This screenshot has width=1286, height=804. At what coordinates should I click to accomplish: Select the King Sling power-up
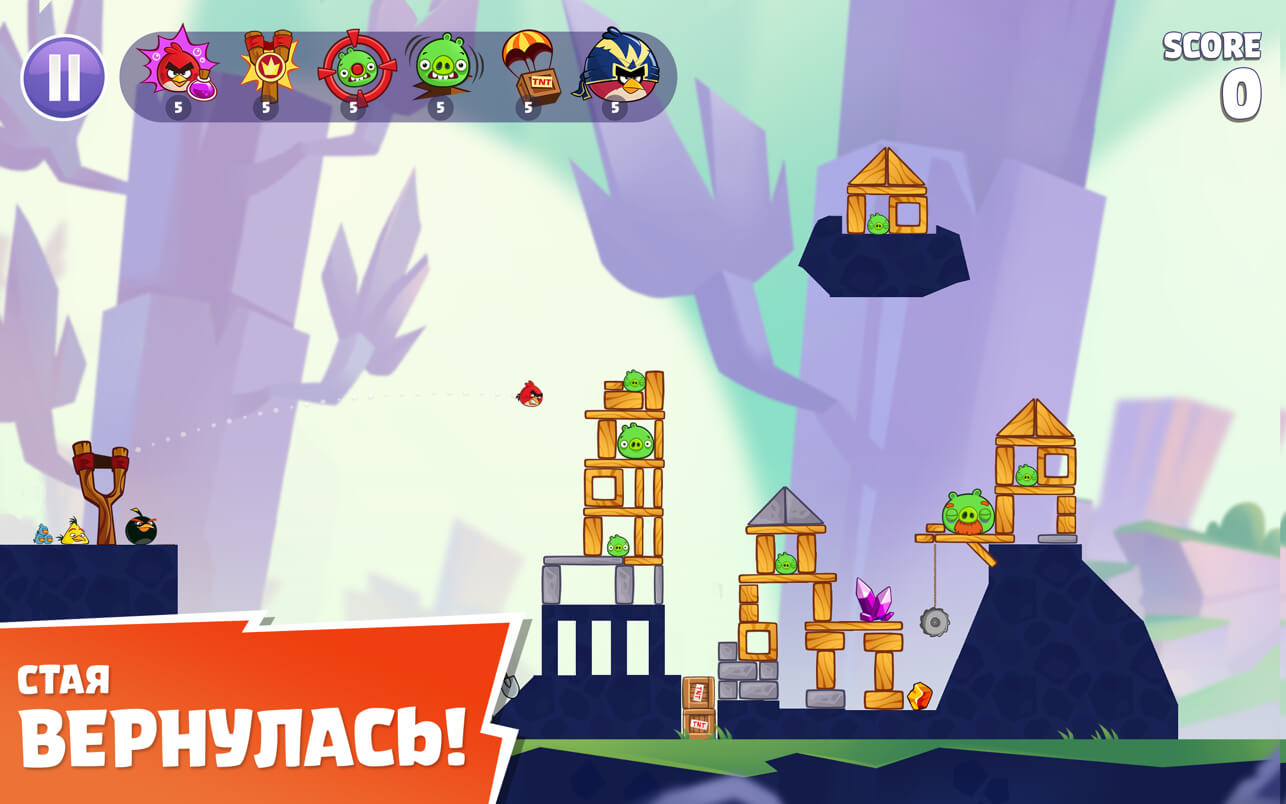pos(263,70)
